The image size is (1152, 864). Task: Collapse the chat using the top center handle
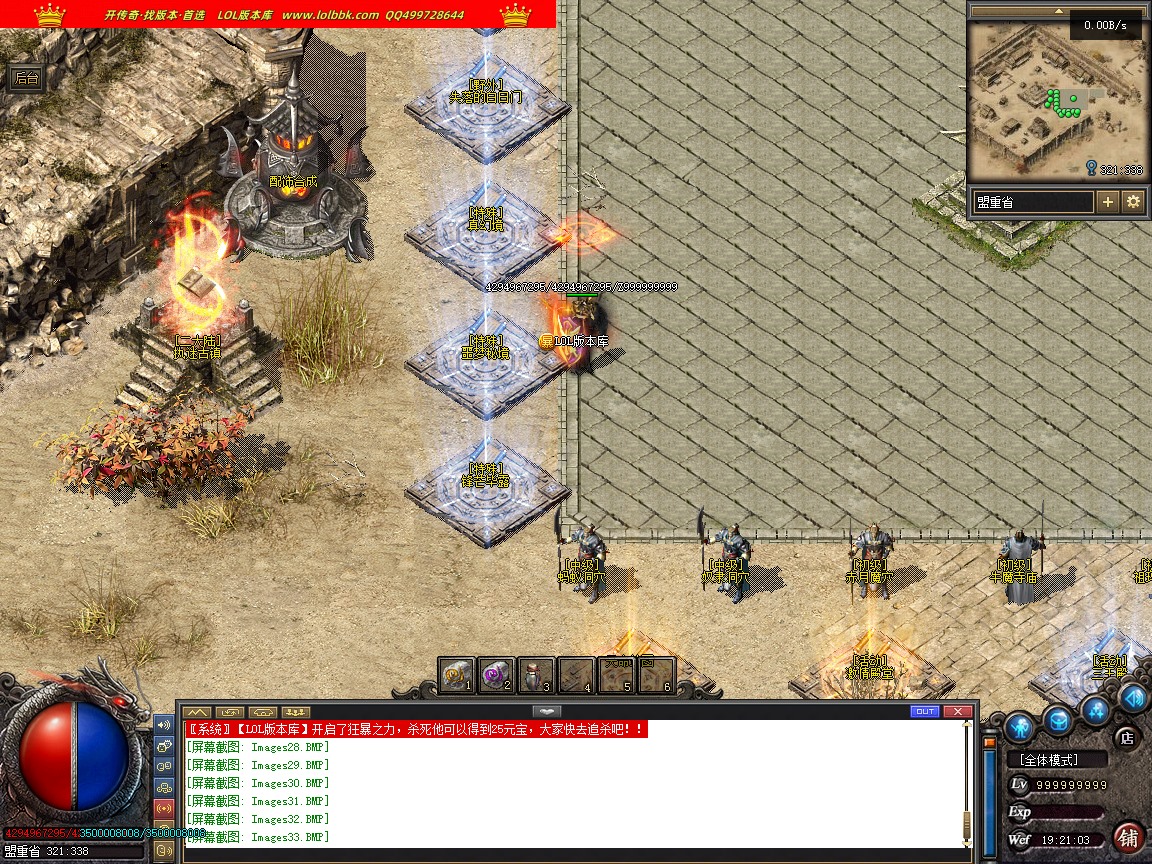pos(546,711)
